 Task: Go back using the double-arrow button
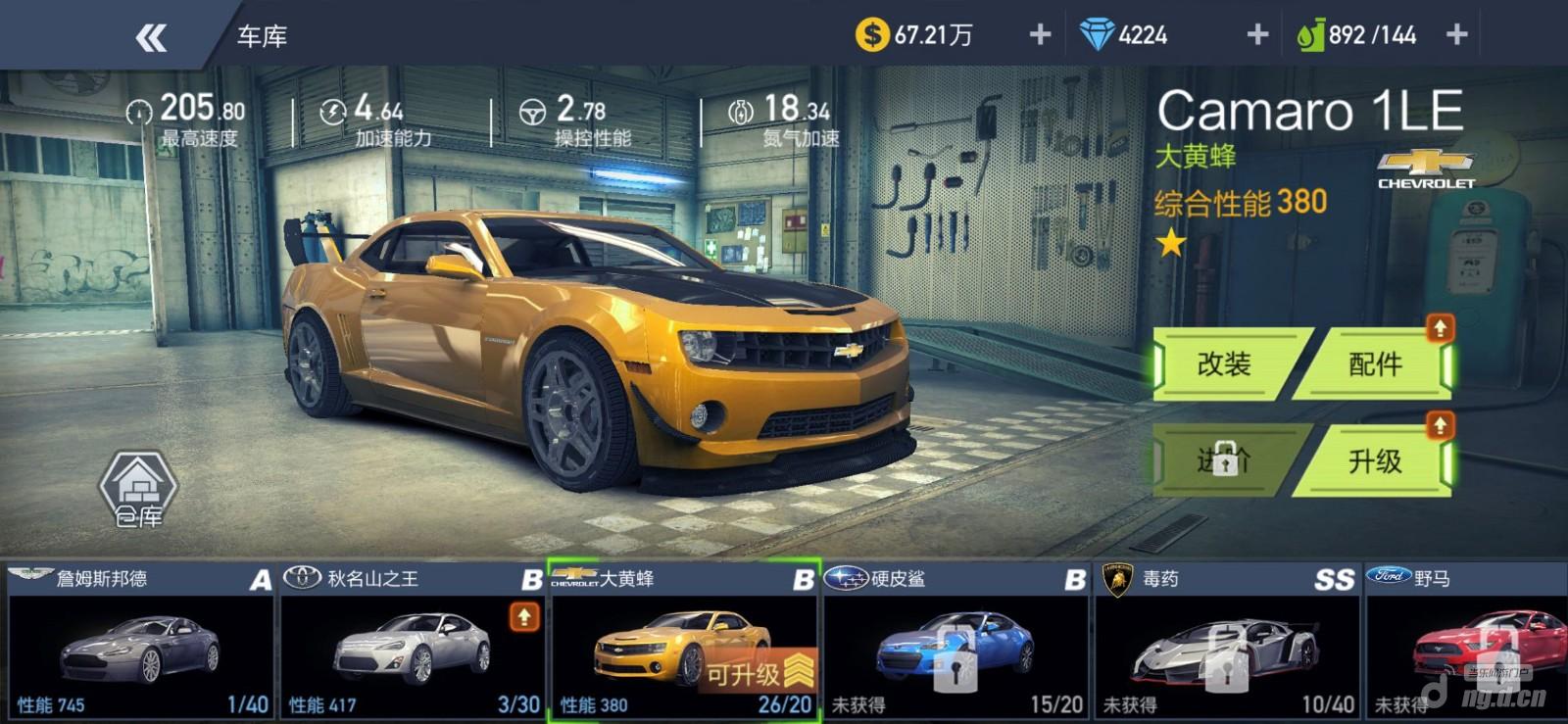coord(151,37)
